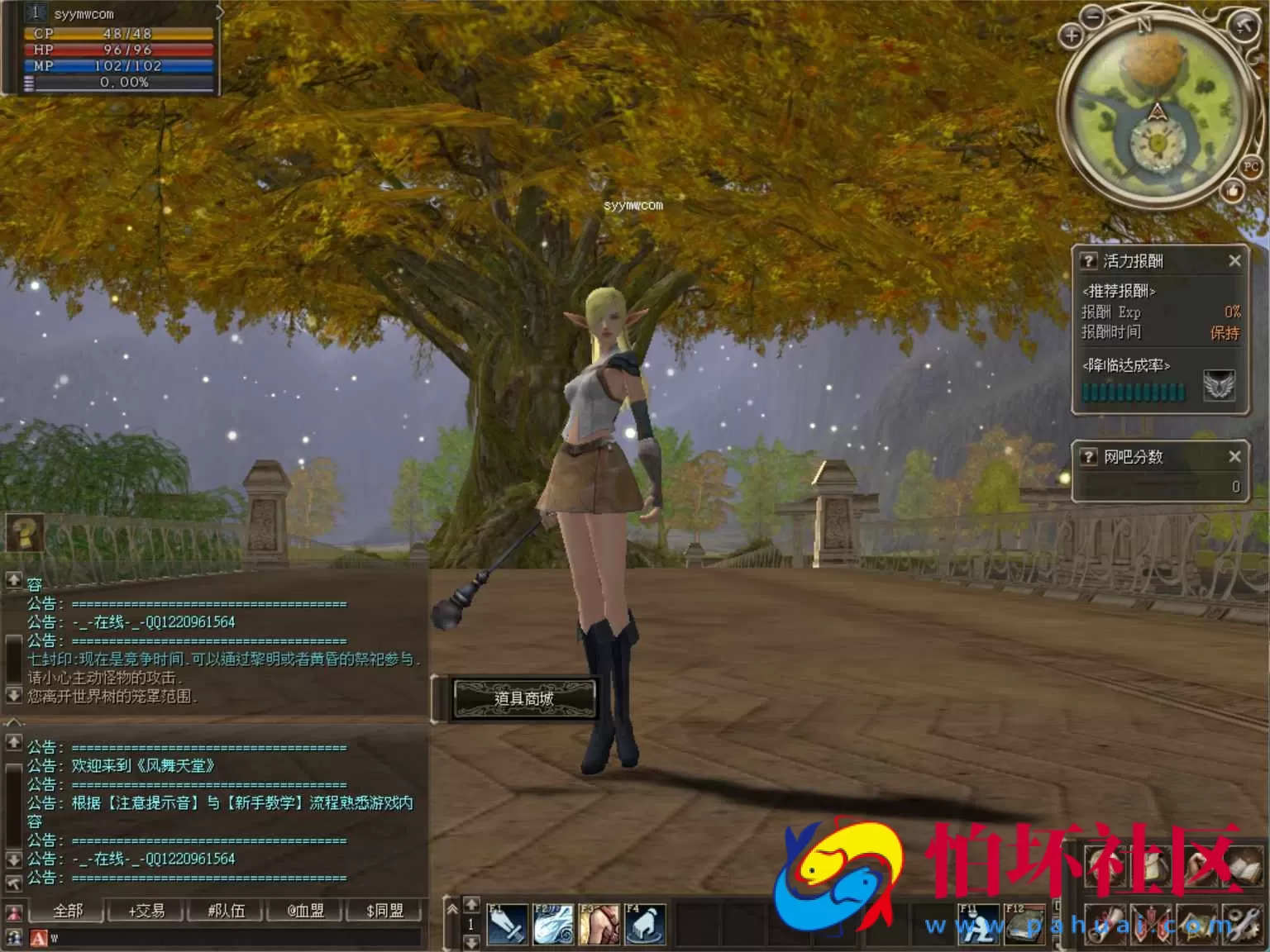Switch to the +交易 trade chat tab
The height and width of the screenshot is (952, 1270).
point(146,911)
